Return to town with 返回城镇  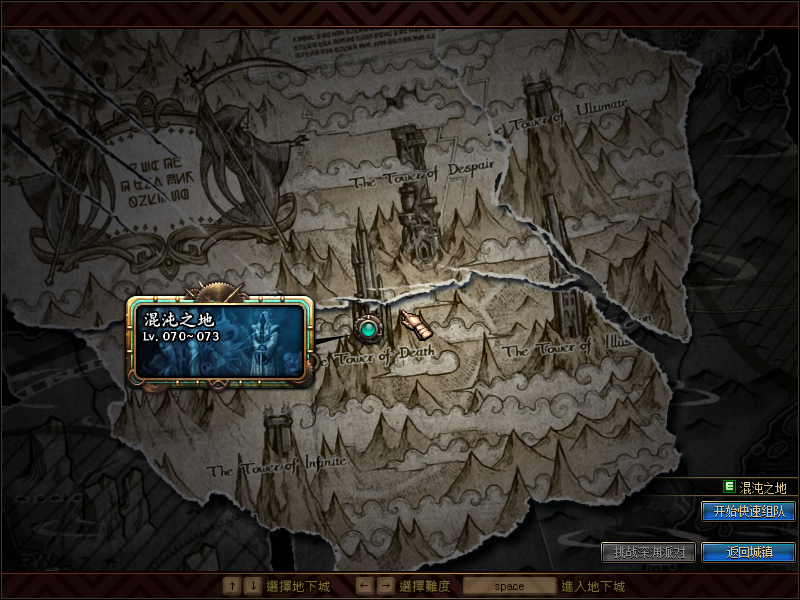(748, 552)
